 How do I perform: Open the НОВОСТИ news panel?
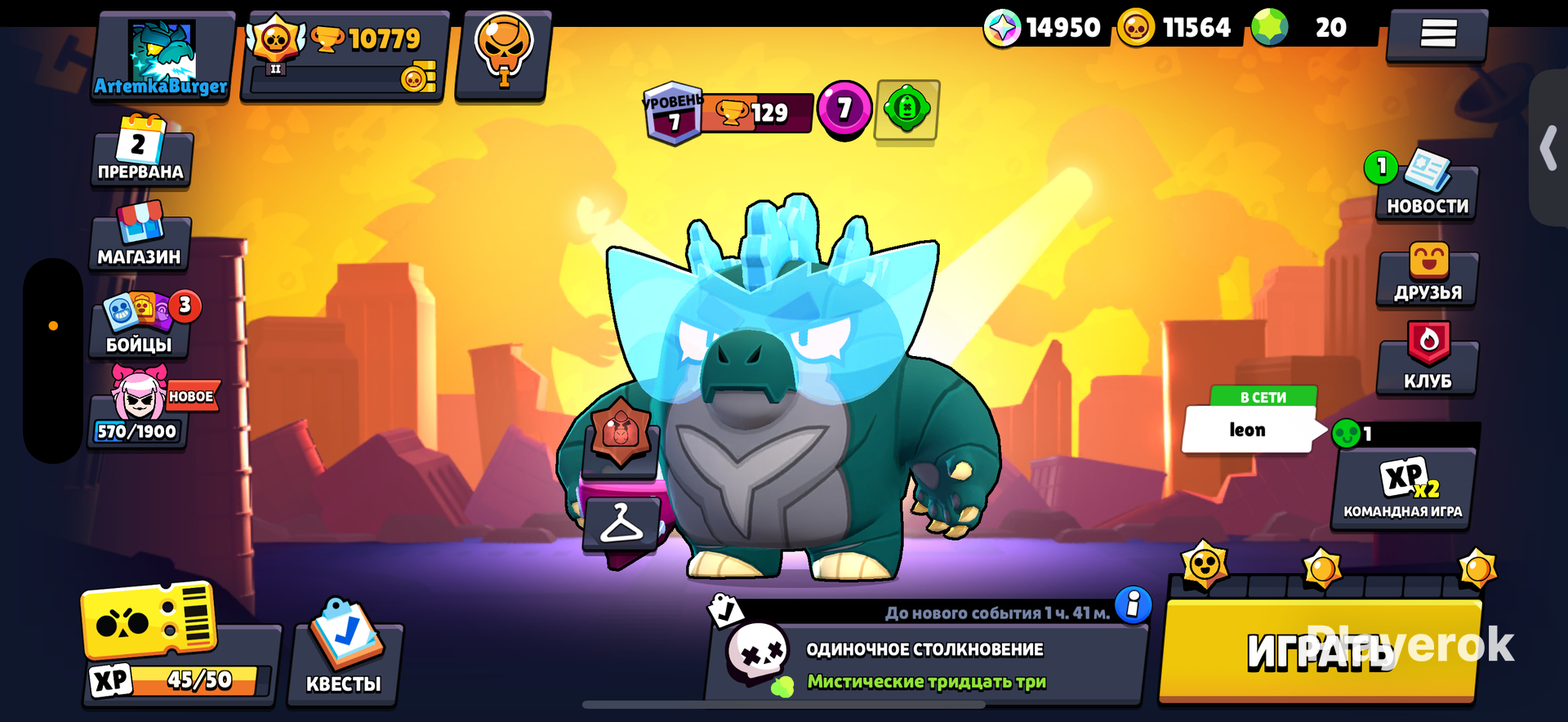[x=1427, y=191]
